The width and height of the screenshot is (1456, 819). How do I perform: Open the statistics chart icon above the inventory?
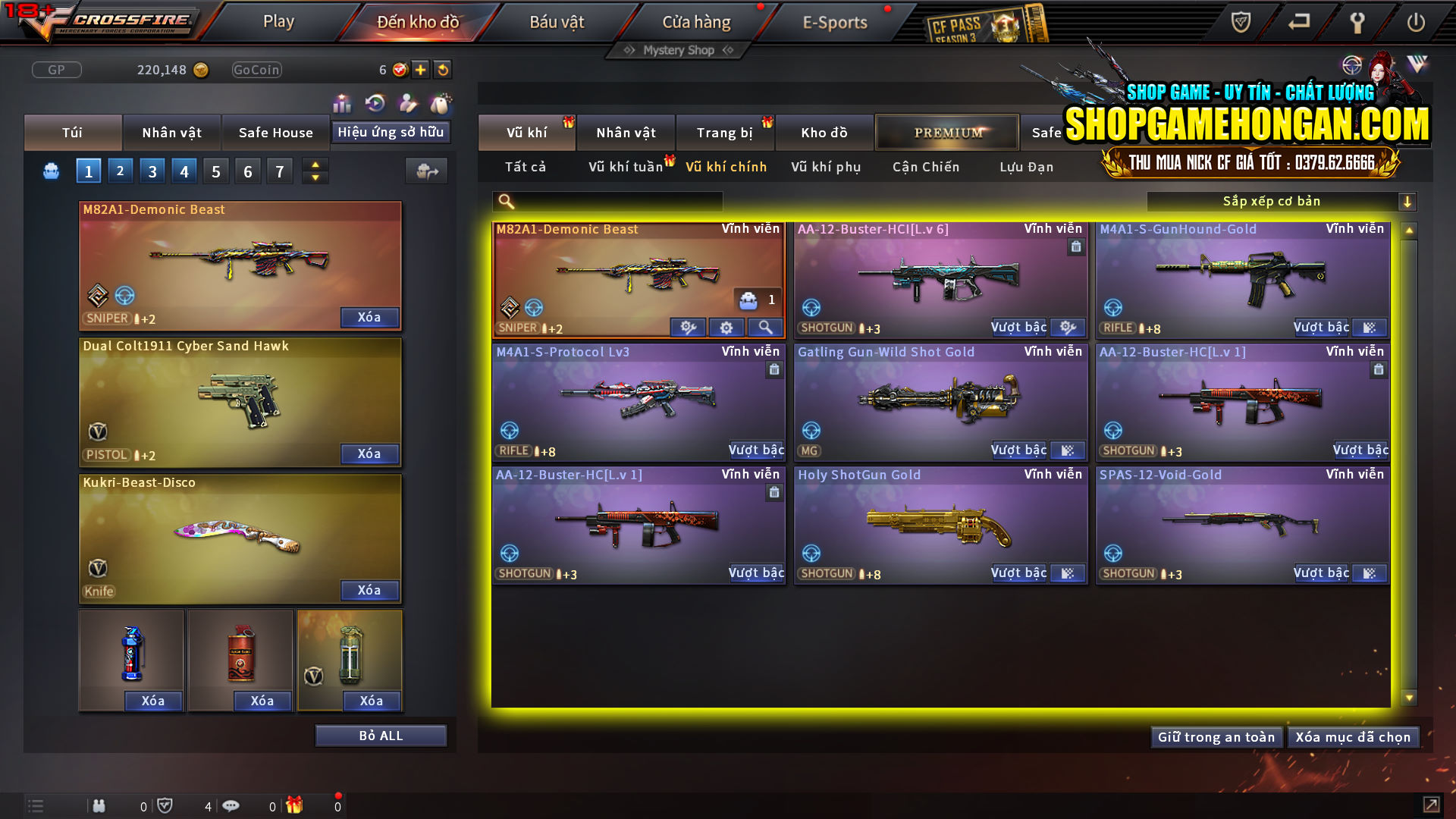342,103
